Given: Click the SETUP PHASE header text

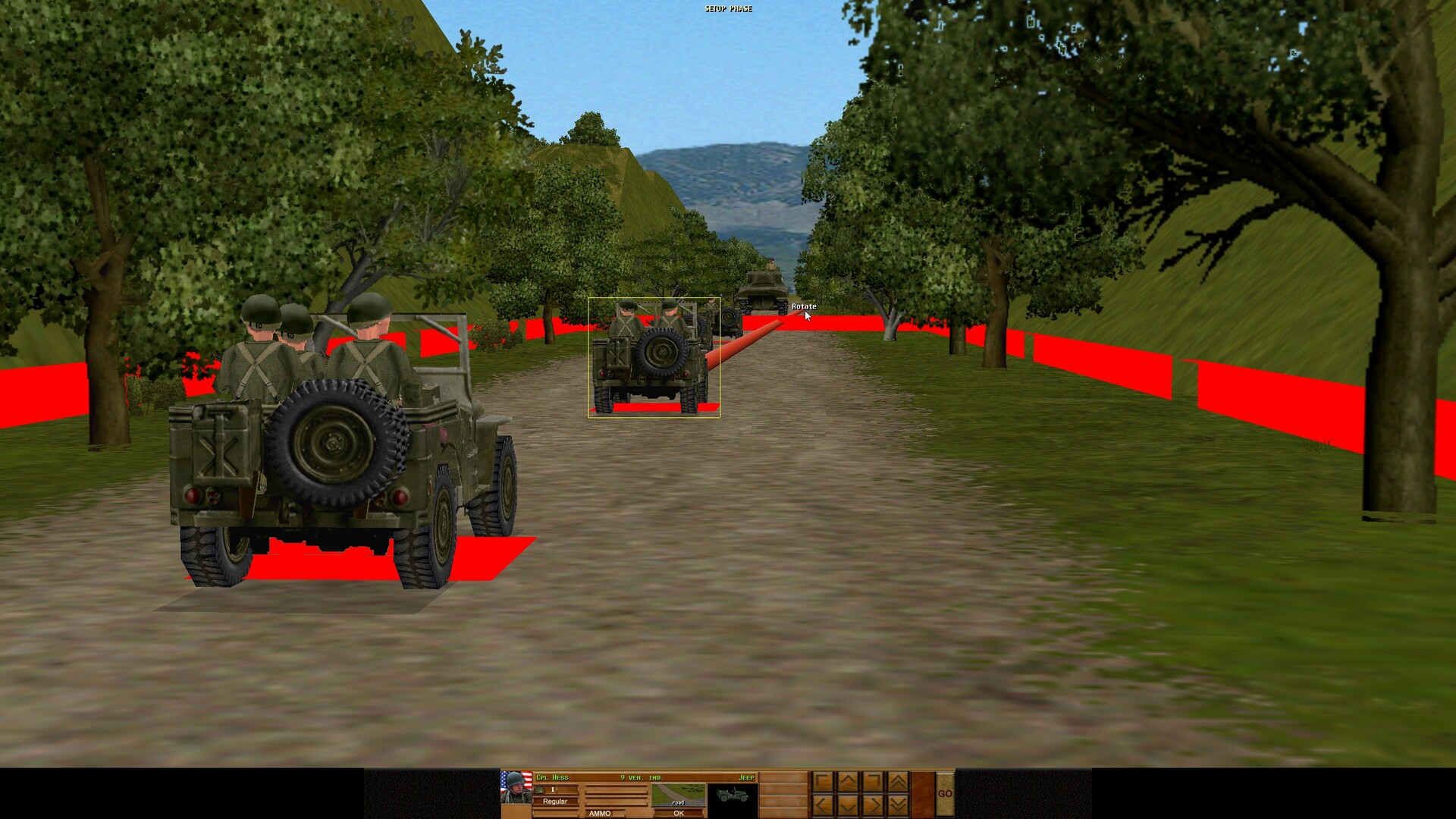Looking at the screenshot, I should pos(729,8).
